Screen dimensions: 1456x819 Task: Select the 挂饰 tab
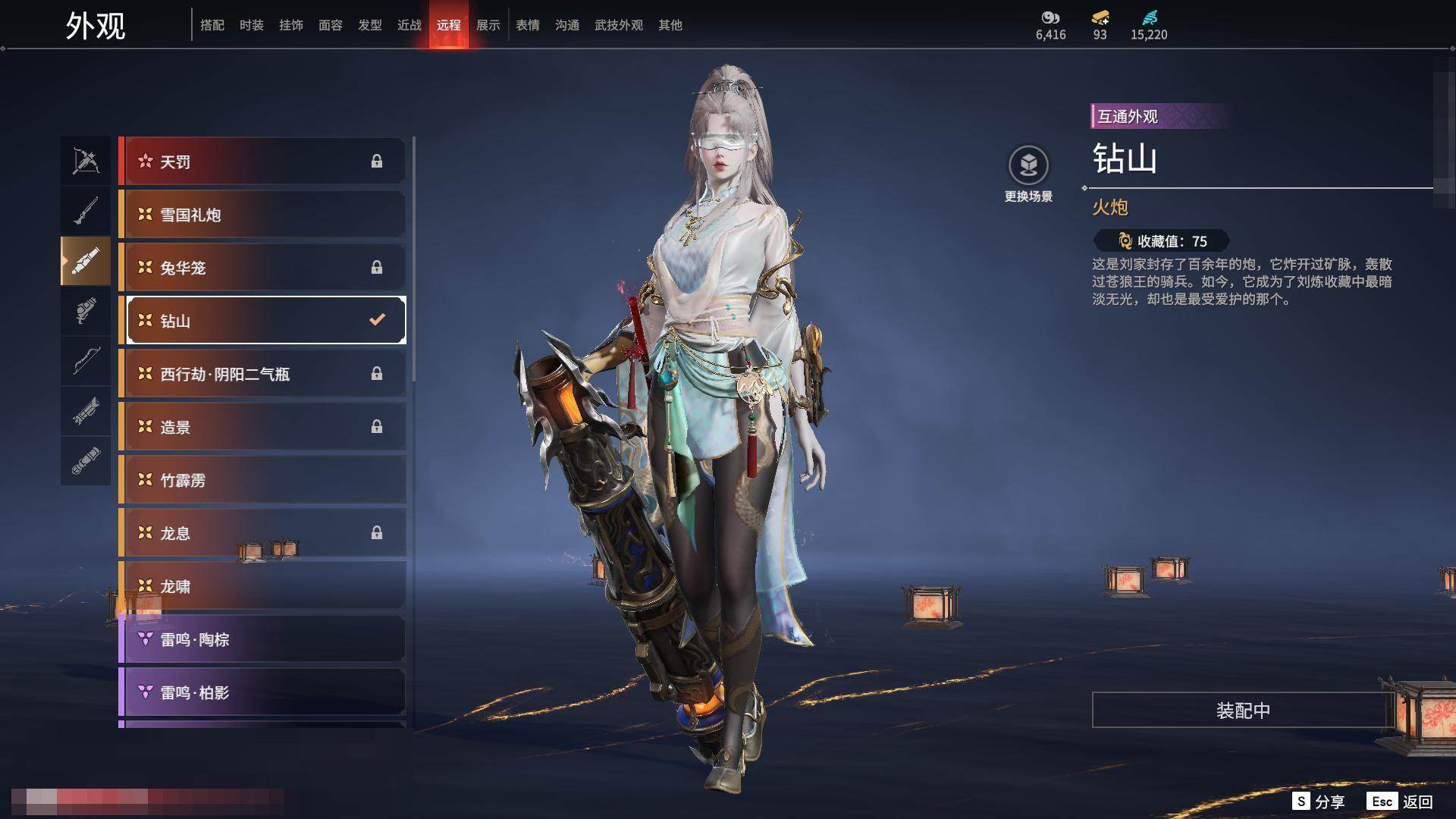pyautogui.click(x=290, y=25)
